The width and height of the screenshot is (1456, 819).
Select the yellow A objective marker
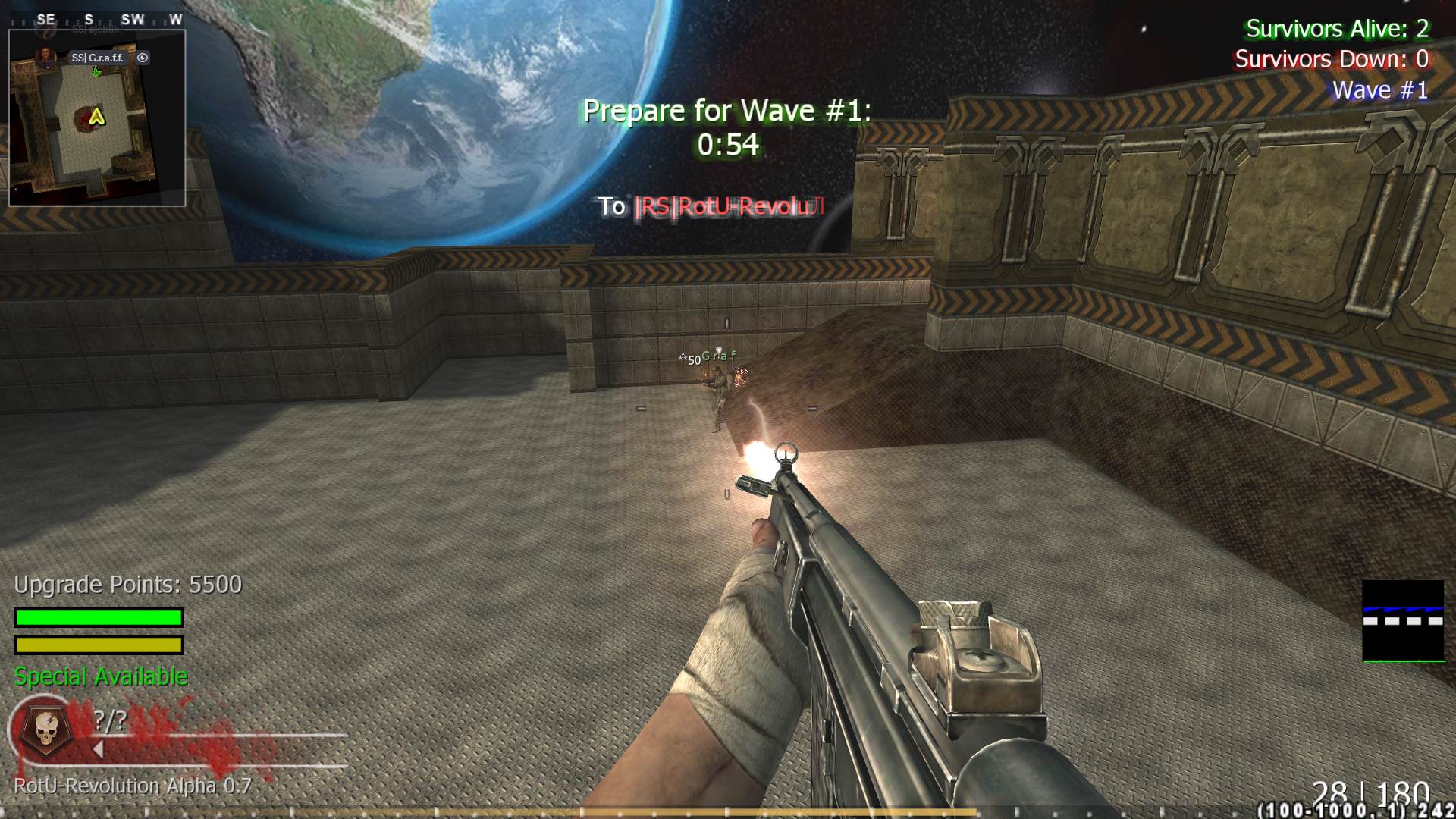97,117
